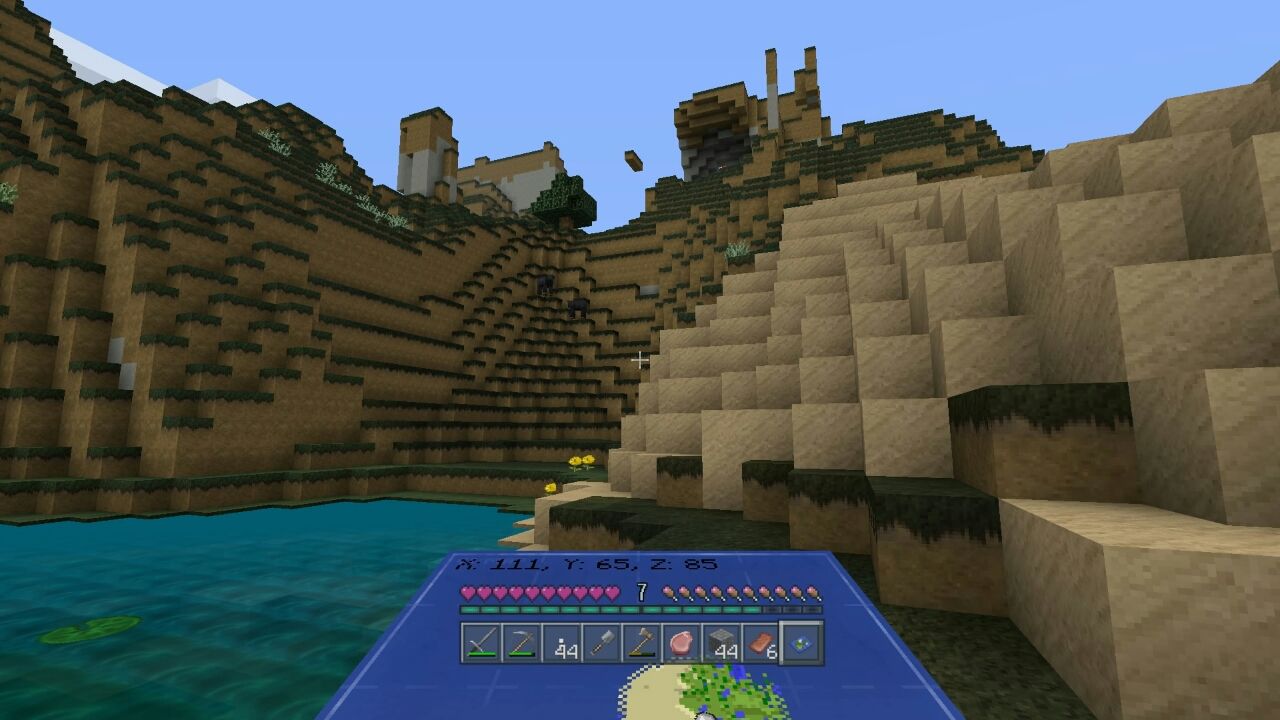Image resolution: width=1280 pixels, height=720 pixels.
Task: Select the stack of 44 stone blocks
Action: 721,643
